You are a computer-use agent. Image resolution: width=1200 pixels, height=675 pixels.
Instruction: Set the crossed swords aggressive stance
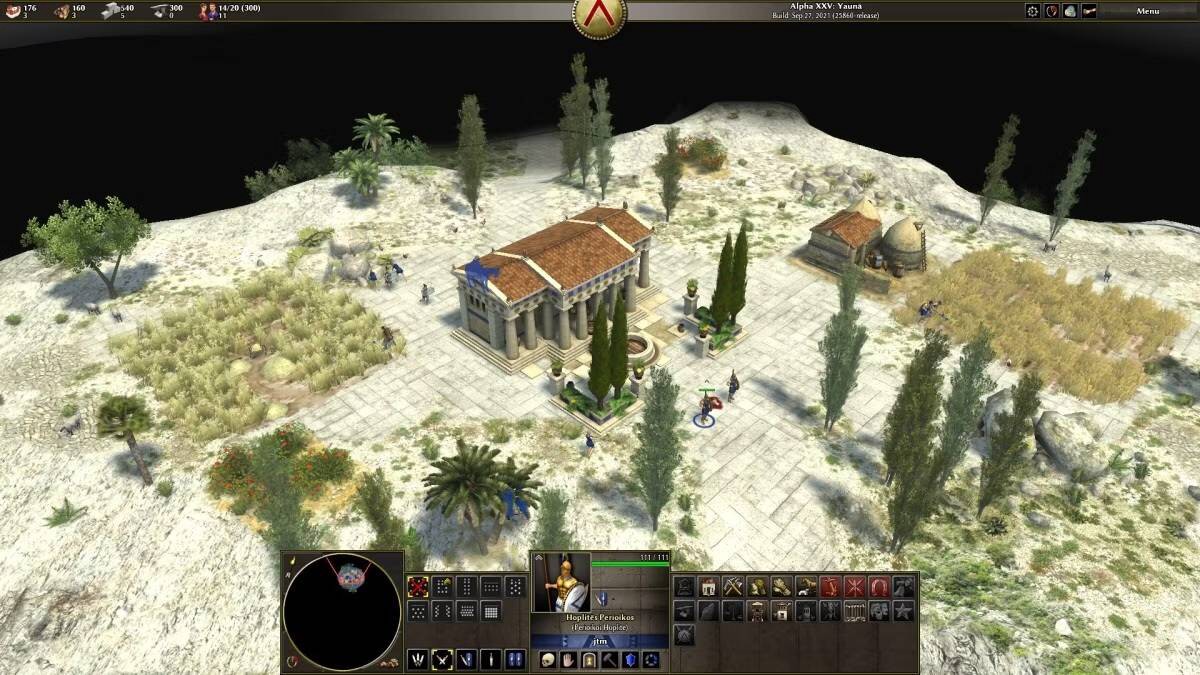pyautogui.click(x=442, y=660)
